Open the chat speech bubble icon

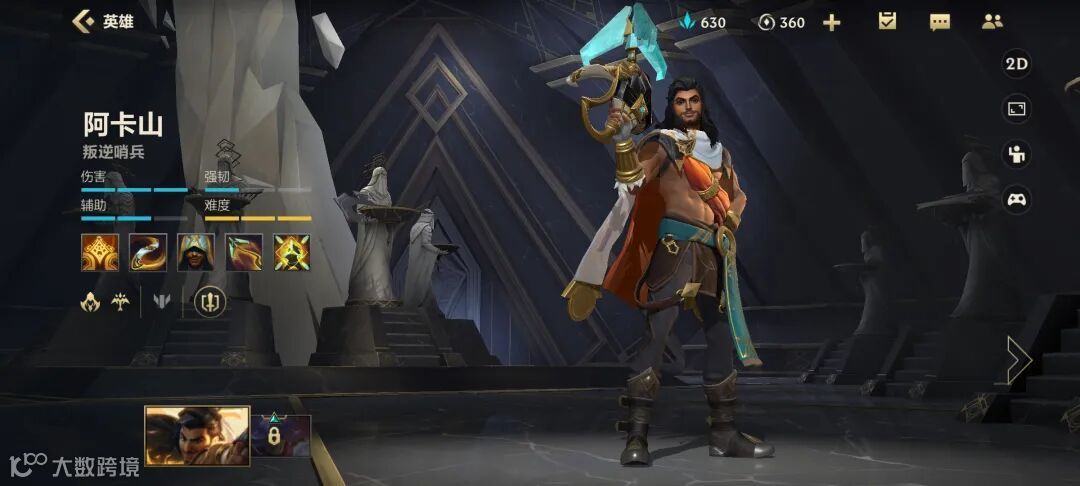(939, 22)
